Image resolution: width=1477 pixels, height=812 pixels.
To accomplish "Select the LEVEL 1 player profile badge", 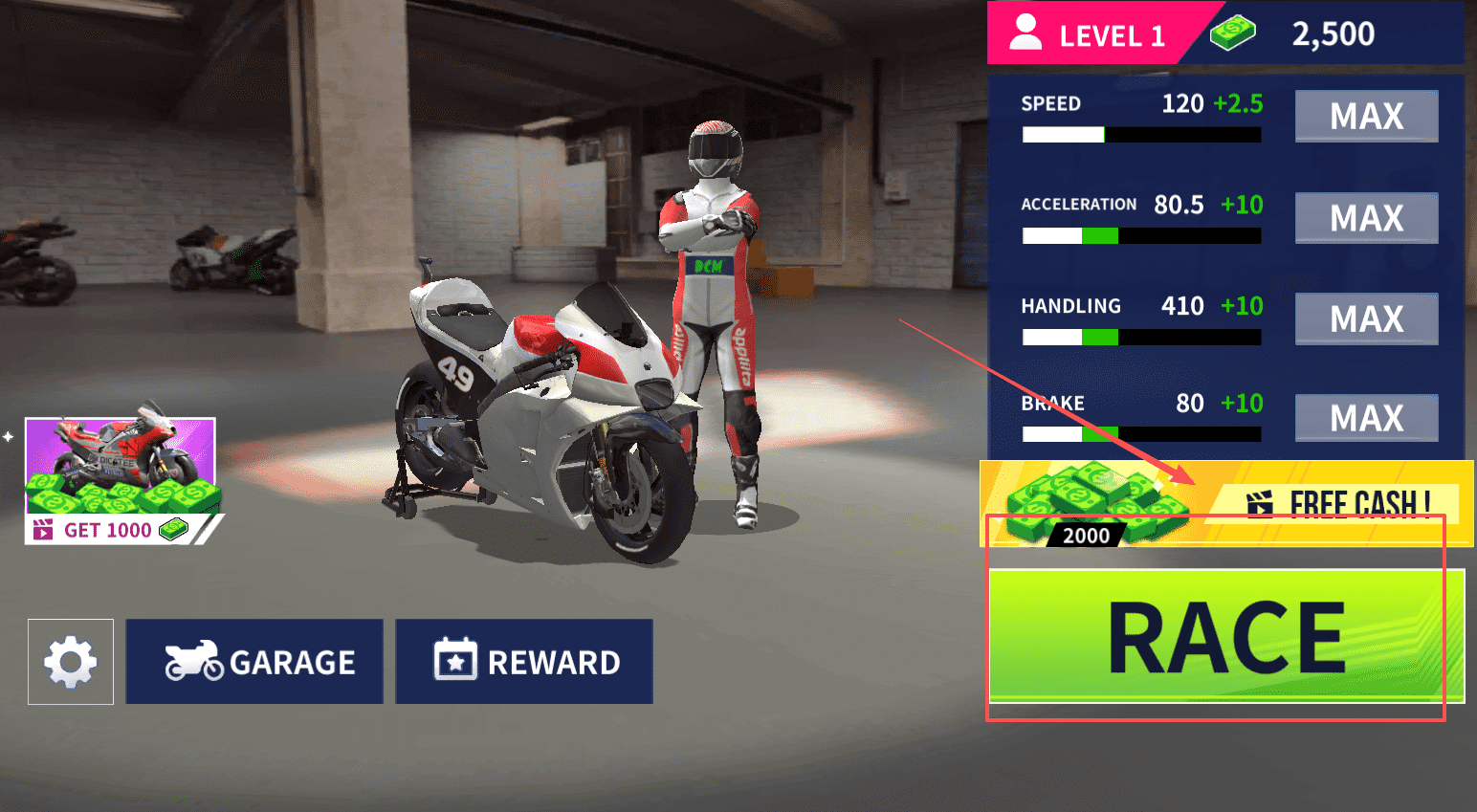I will (1089, 34).
